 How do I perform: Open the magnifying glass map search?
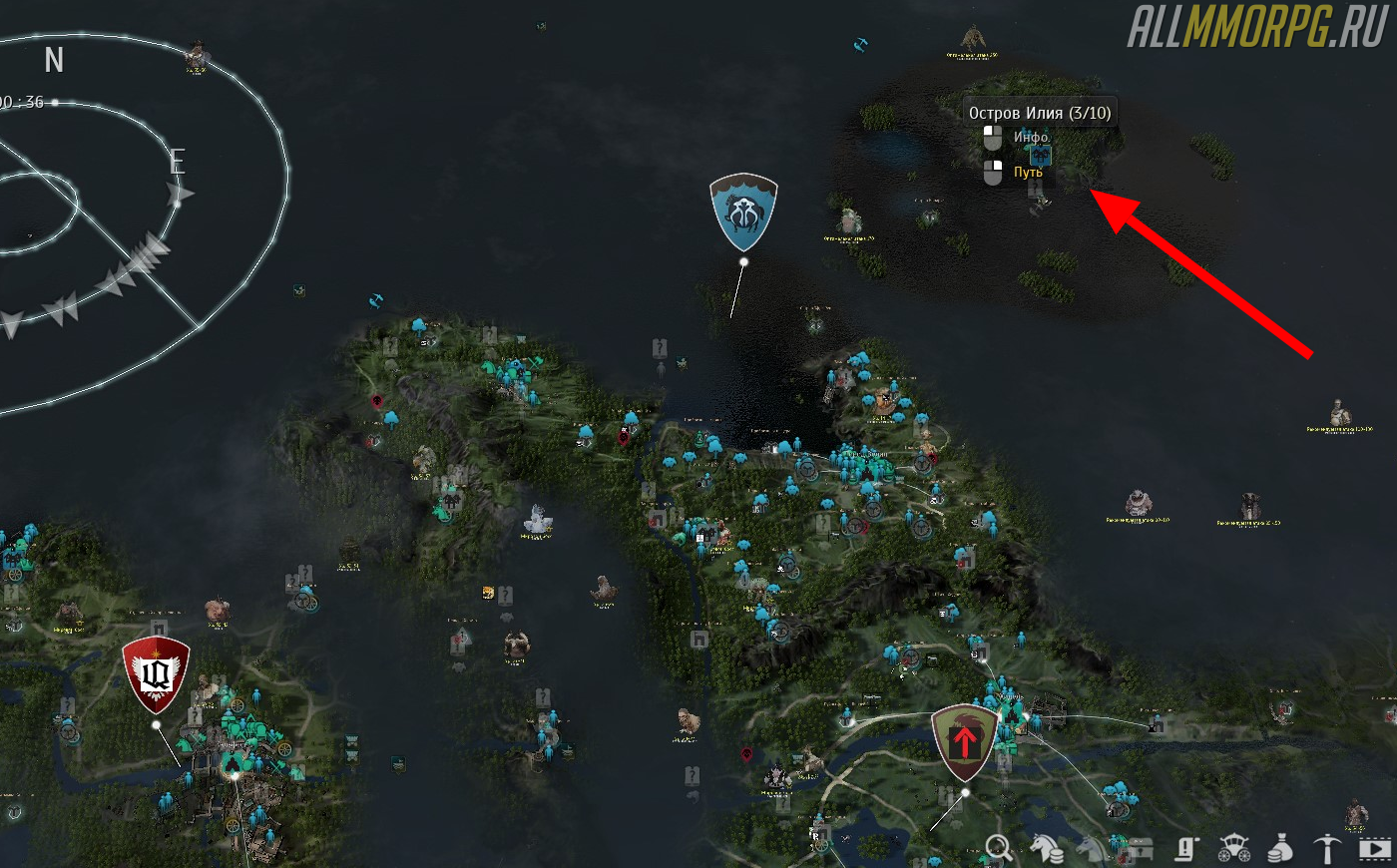999,848
